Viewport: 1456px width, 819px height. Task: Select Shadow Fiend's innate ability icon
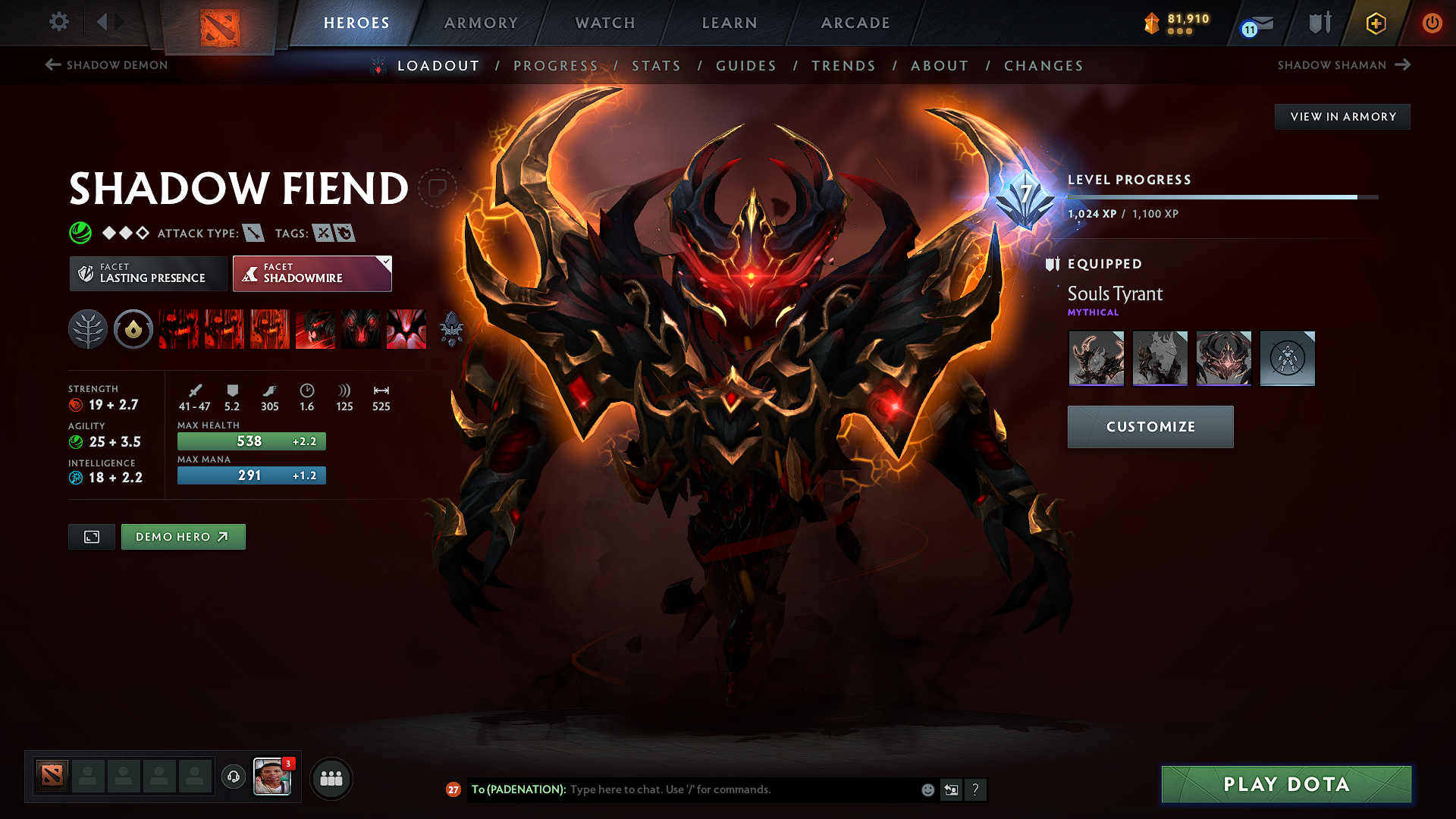click(x=133, y=329)
